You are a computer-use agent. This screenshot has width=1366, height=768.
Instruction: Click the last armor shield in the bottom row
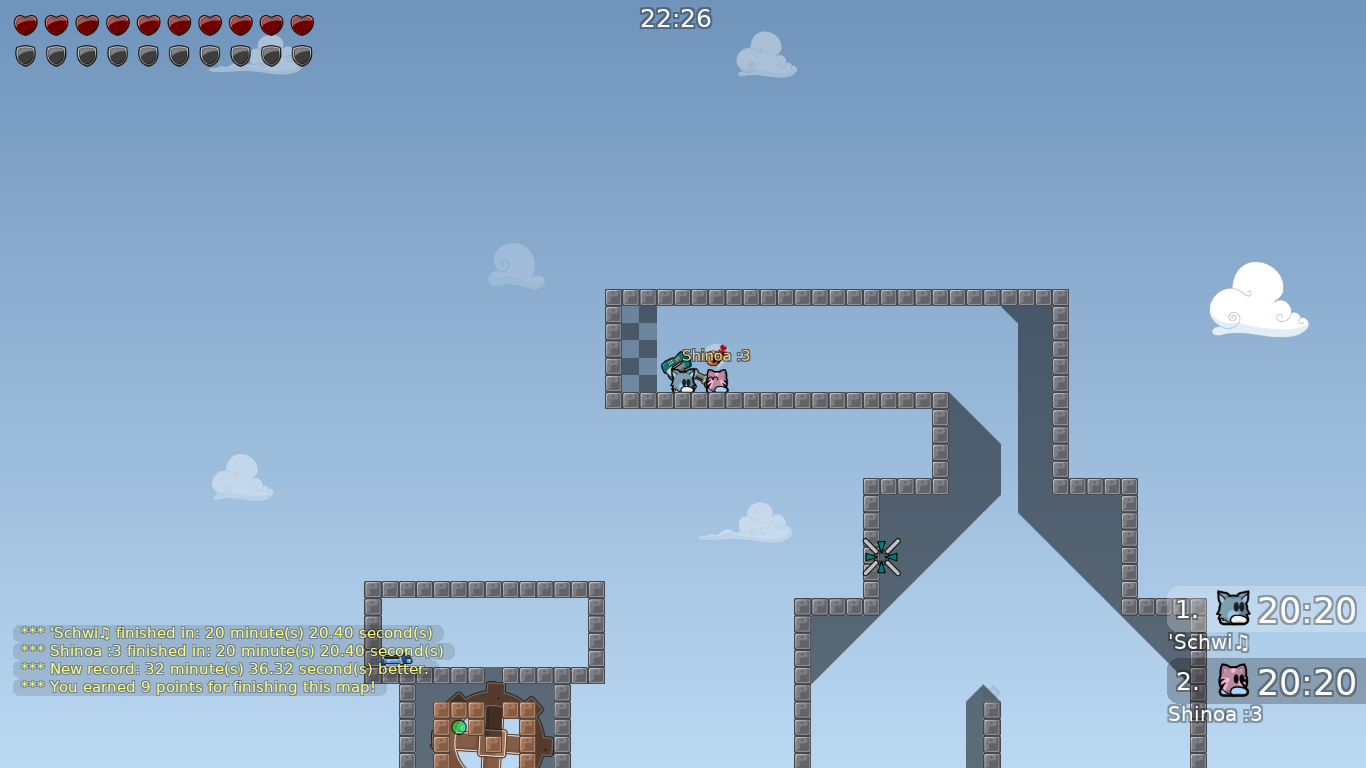click(x=300, y=55)
